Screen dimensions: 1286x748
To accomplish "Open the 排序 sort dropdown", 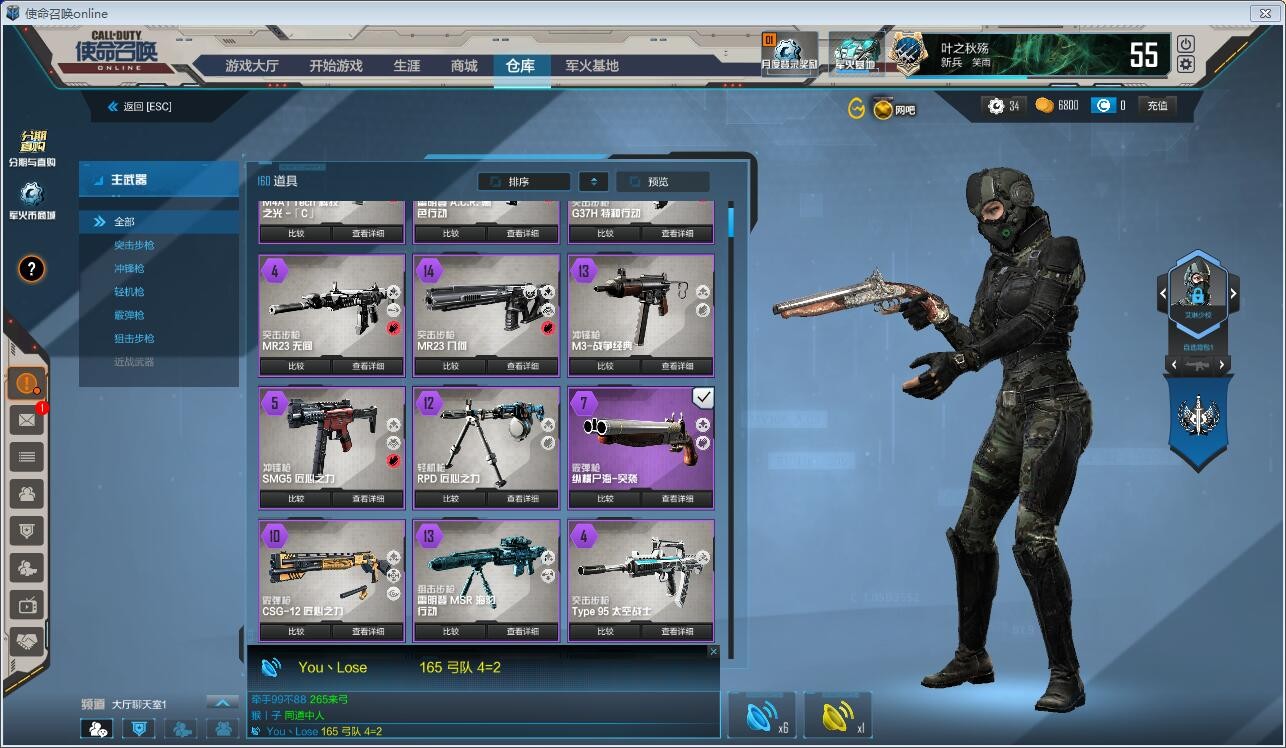I will pyautogui.click(x=524, y=182).
